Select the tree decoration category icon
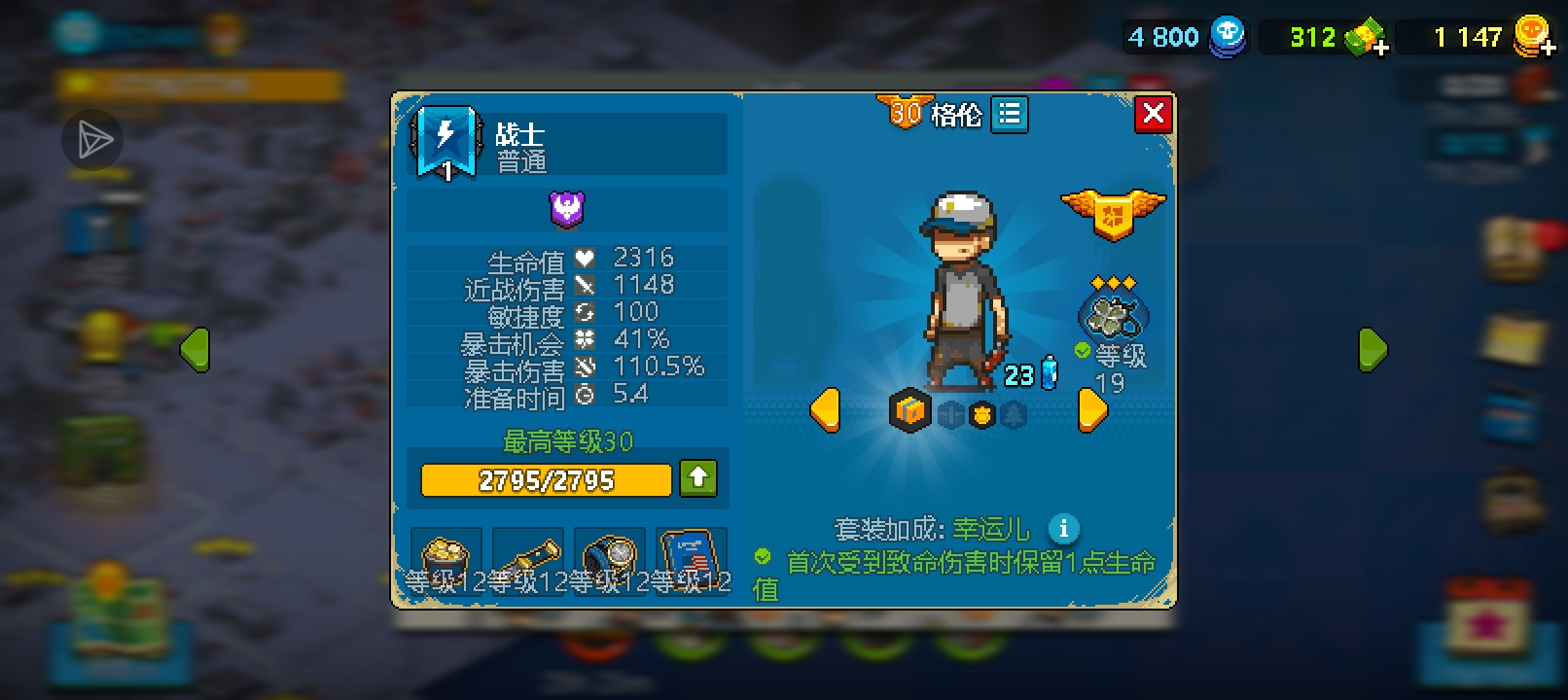Screen dimensions: 1568x700 click(x=1012, y=414)
